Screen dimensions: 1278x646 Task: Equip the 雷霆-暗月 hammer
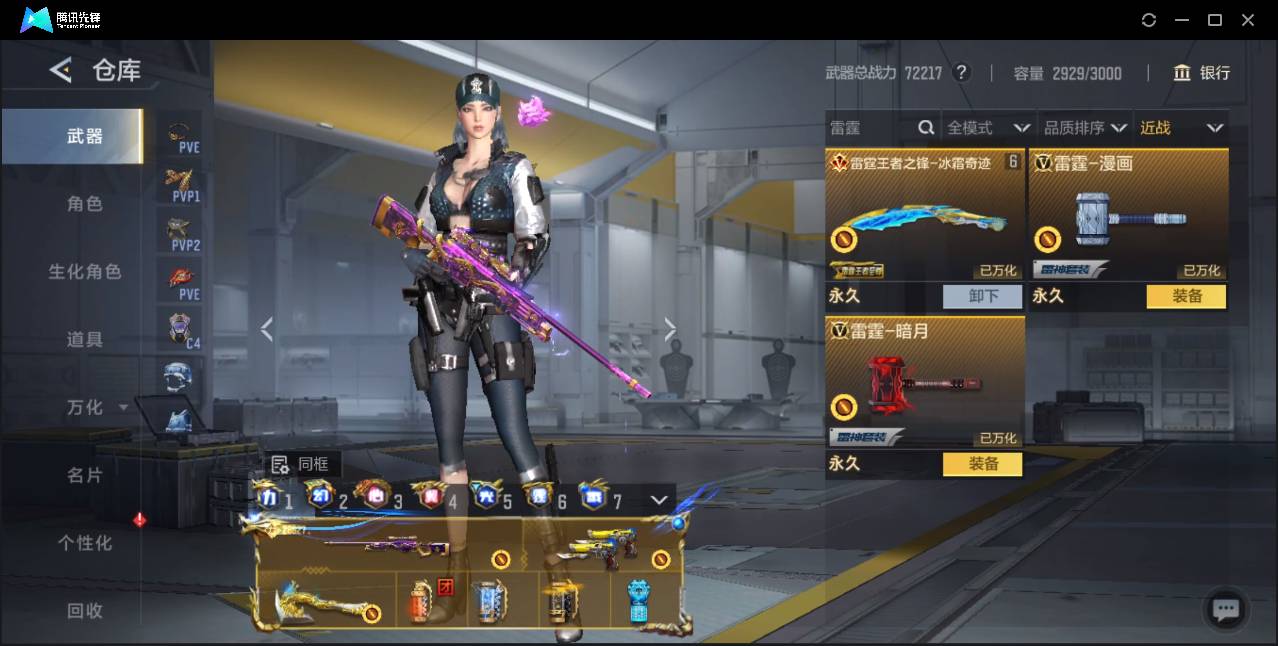tap(982, 464)
